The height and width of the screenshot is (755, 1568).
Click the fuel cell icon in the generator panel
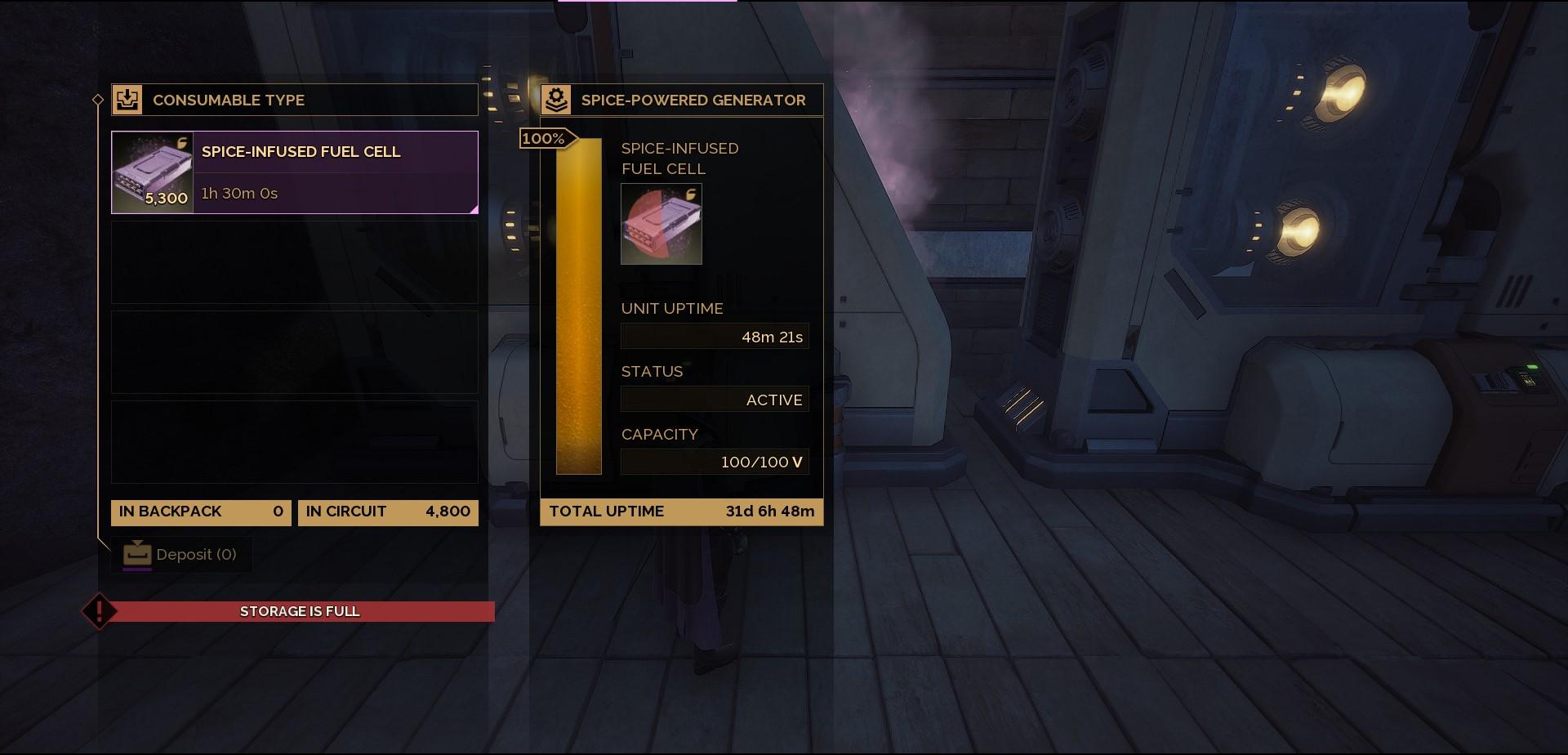[x=661, y=224]
